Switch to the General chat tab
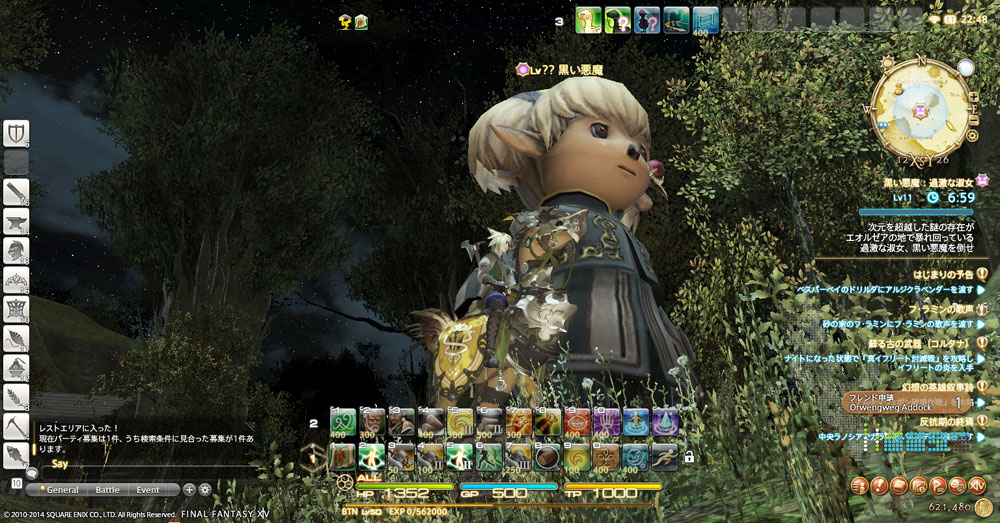This screenshot has height=523, width=1000. [x=62, y=490]
